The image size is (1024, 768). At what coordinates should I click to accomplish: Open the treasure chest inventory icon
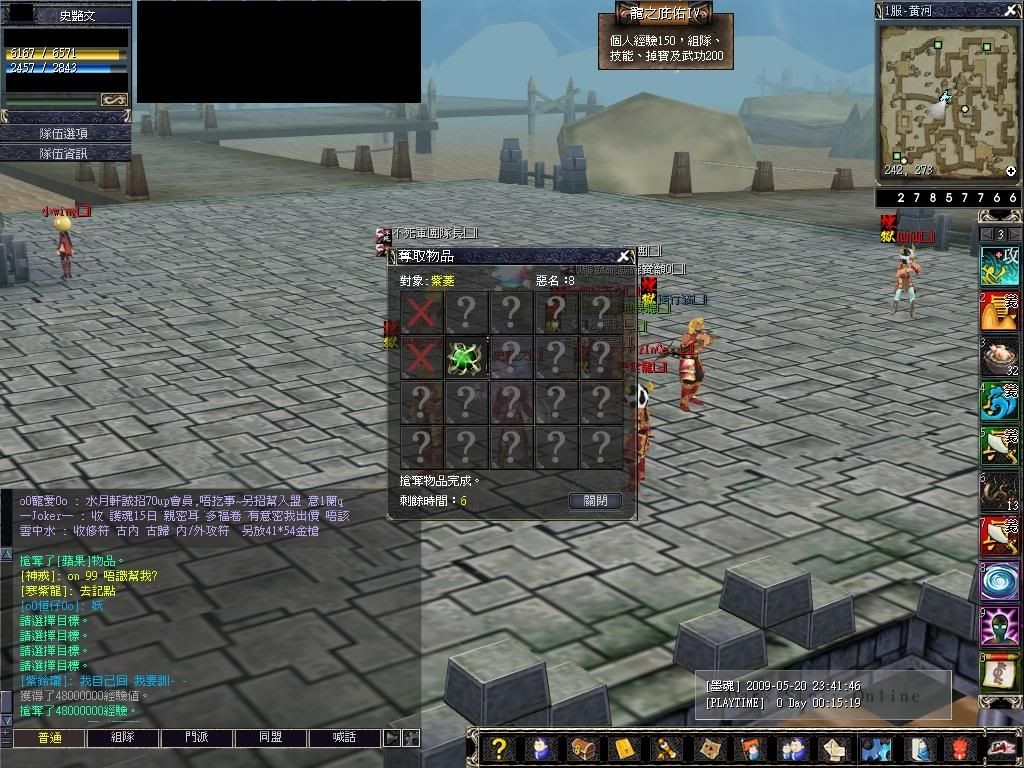(582, 748)
